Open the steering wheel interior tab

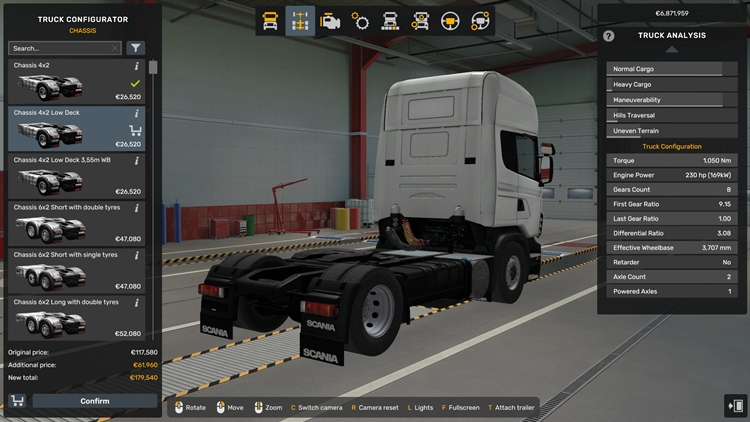point(451,21)
